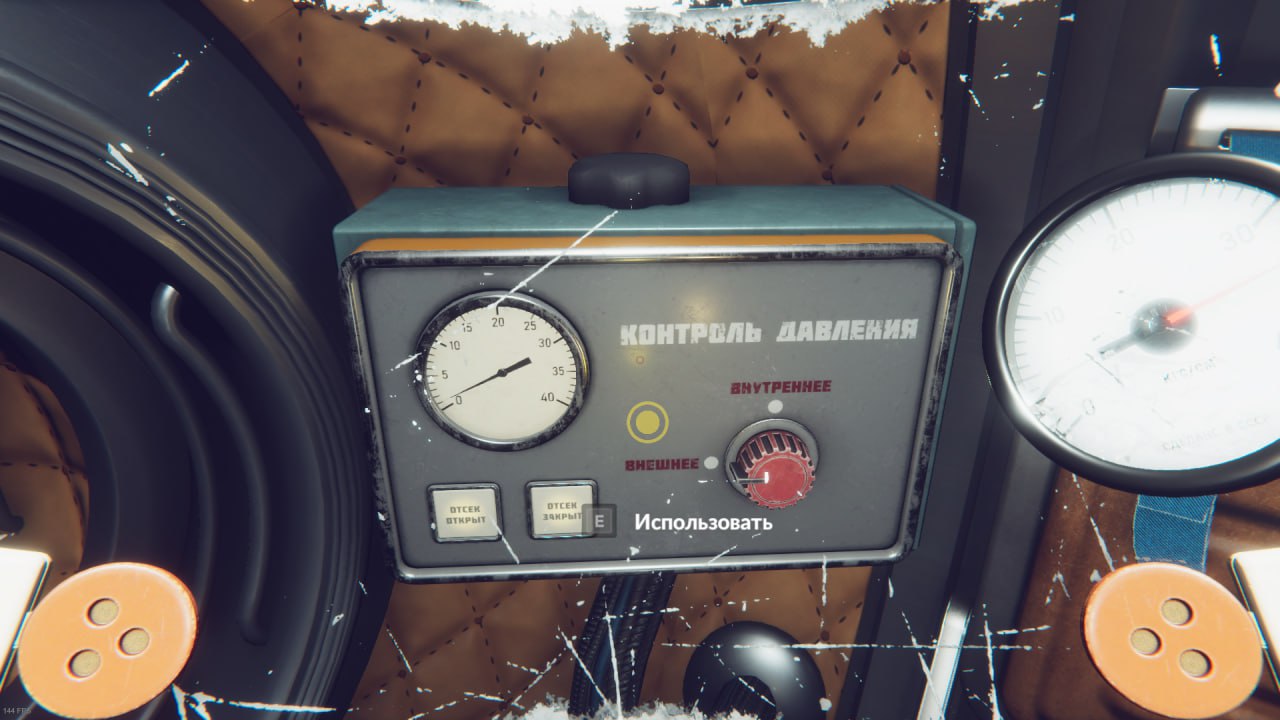
Task: Click the yellow indicator light
Action: [x=650, y=422]
